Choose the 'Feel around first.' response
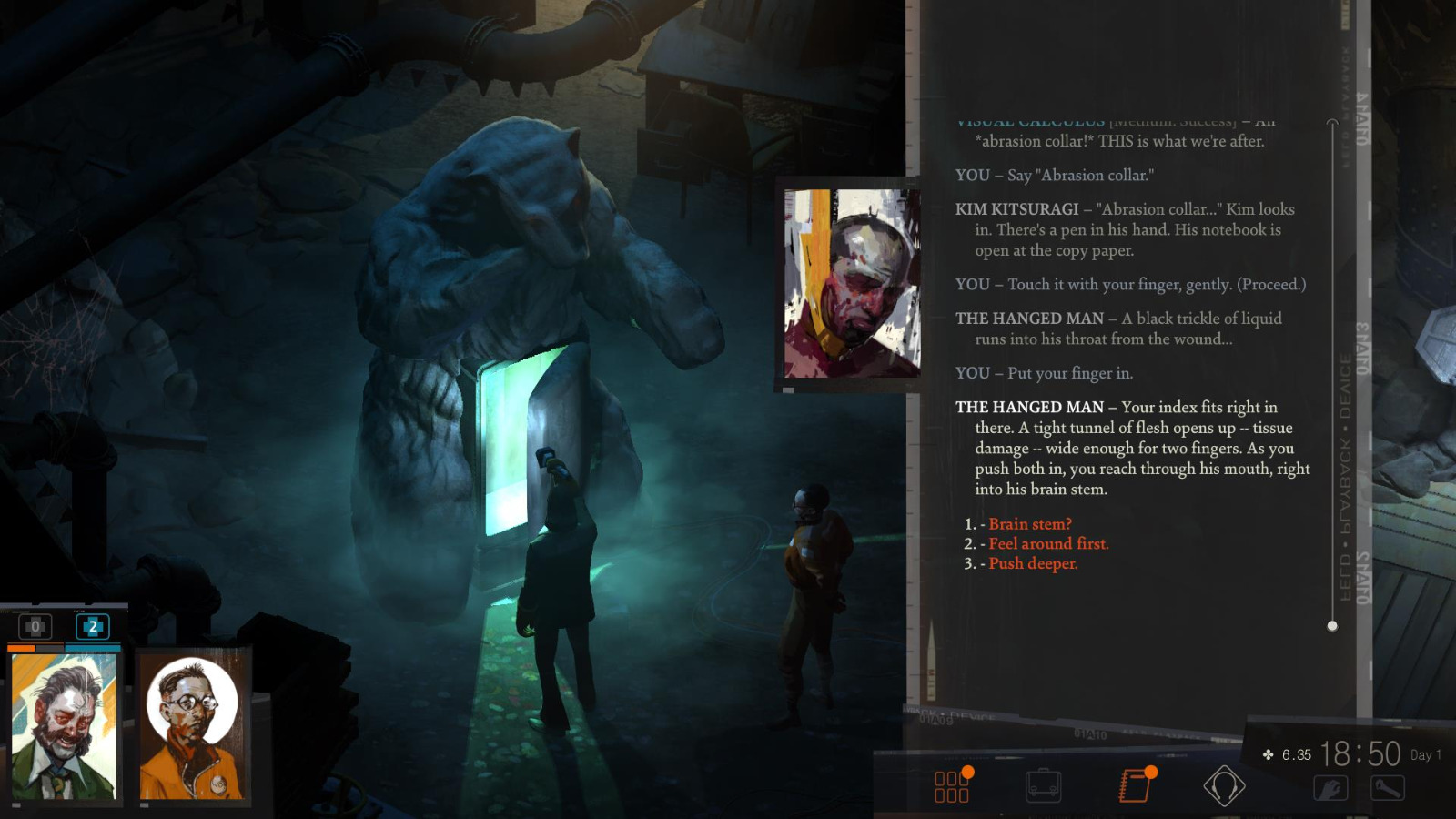Image resolution: width=1456 pixels, height=819 pixels. 1048,543
